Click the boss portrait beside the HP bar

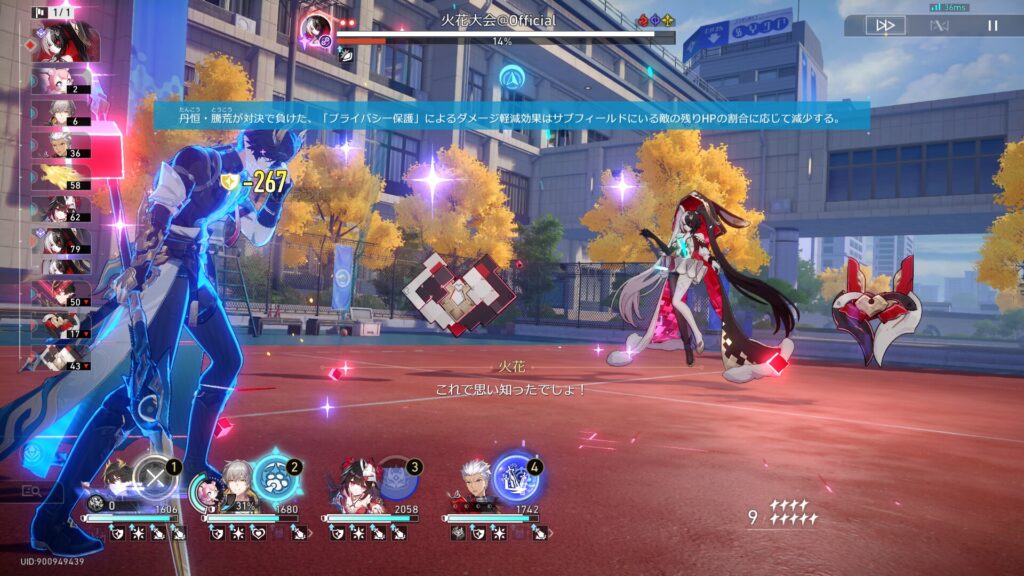tap(316, 29)
